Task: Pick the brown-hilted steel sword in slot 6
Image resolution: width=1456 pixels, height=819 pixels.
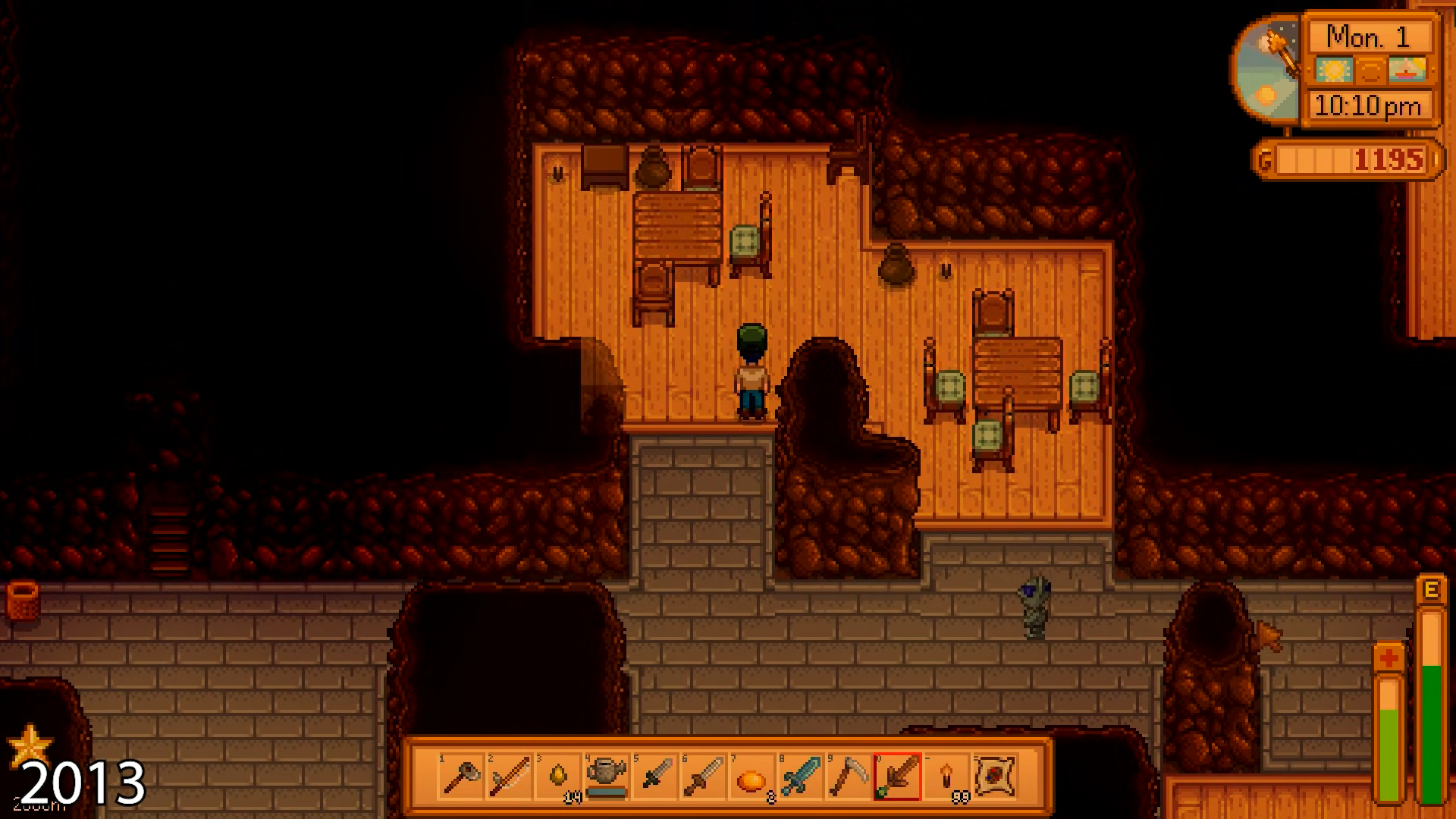Action: (x=704, y=777)
